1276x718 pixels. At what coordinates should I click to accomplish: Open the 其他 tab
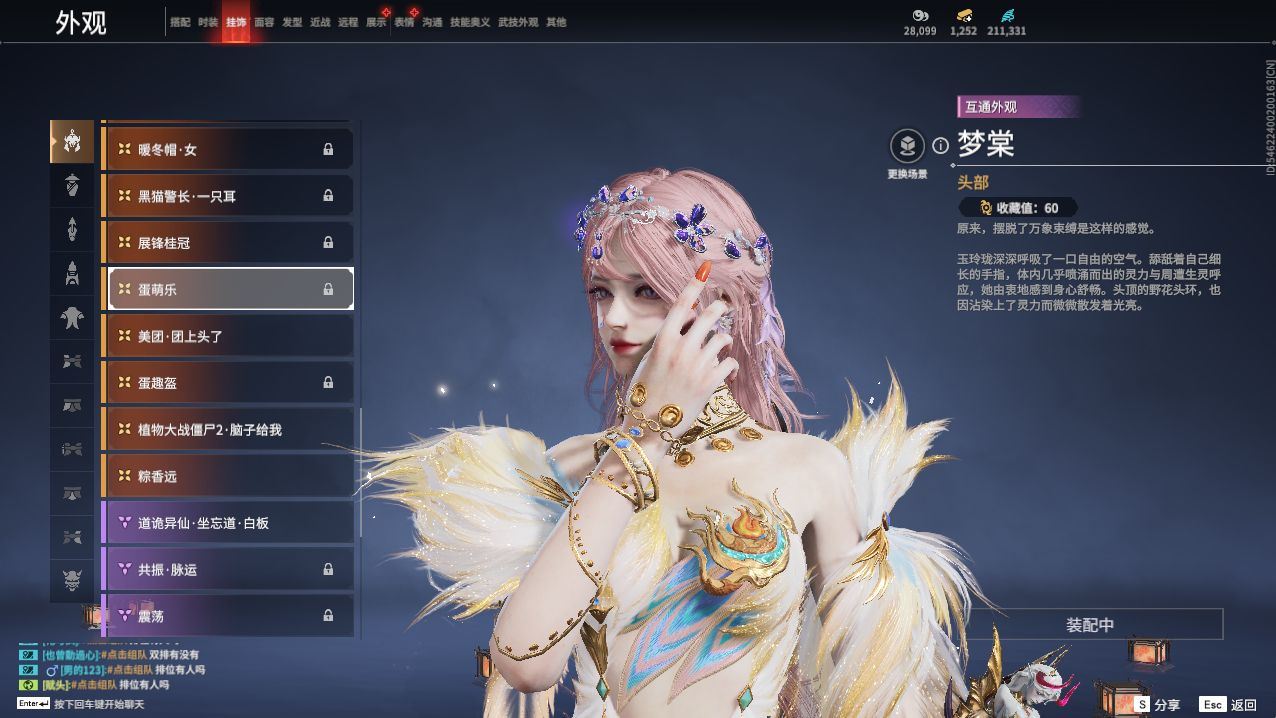tap(556, 22)
